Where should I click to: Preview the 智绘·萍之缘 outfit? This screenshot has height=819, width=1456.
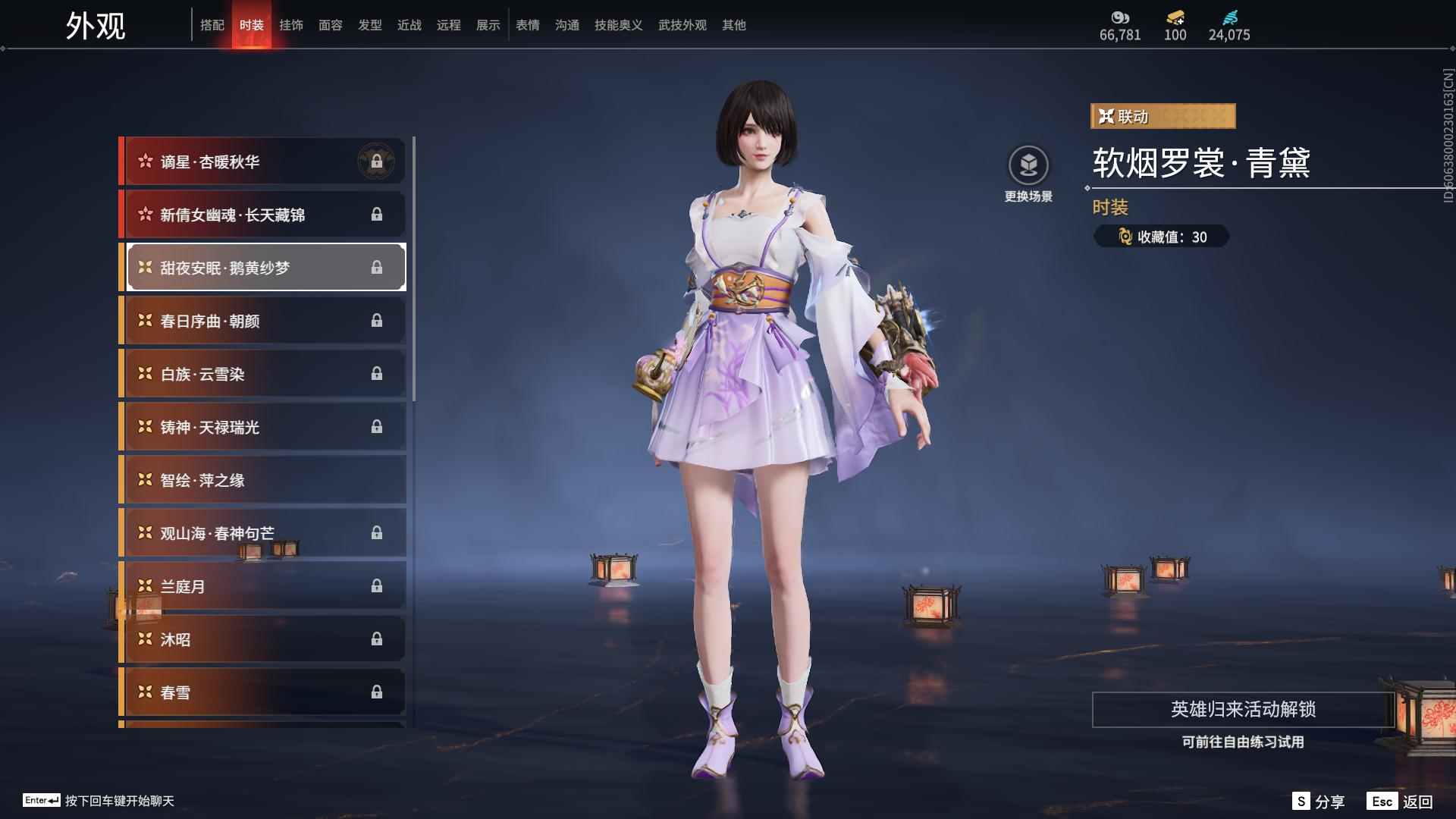[262, 480]
